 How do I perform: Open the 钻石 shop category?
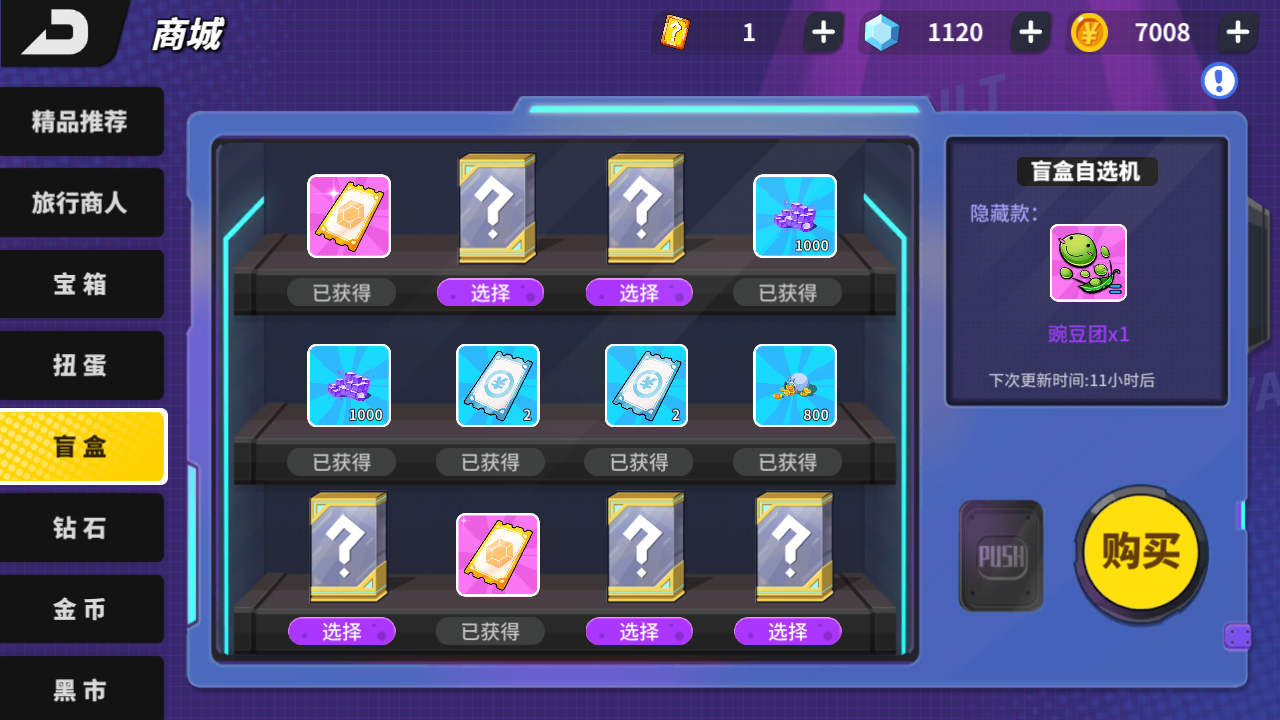(82, 528)
